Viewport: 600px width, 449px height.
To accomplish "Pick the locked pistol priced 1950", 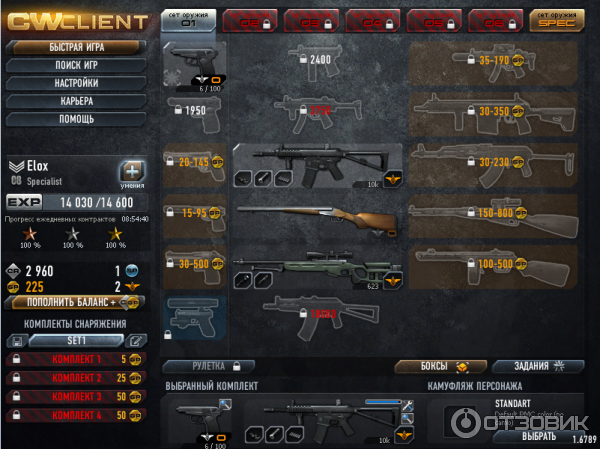I will click(194, 111).
